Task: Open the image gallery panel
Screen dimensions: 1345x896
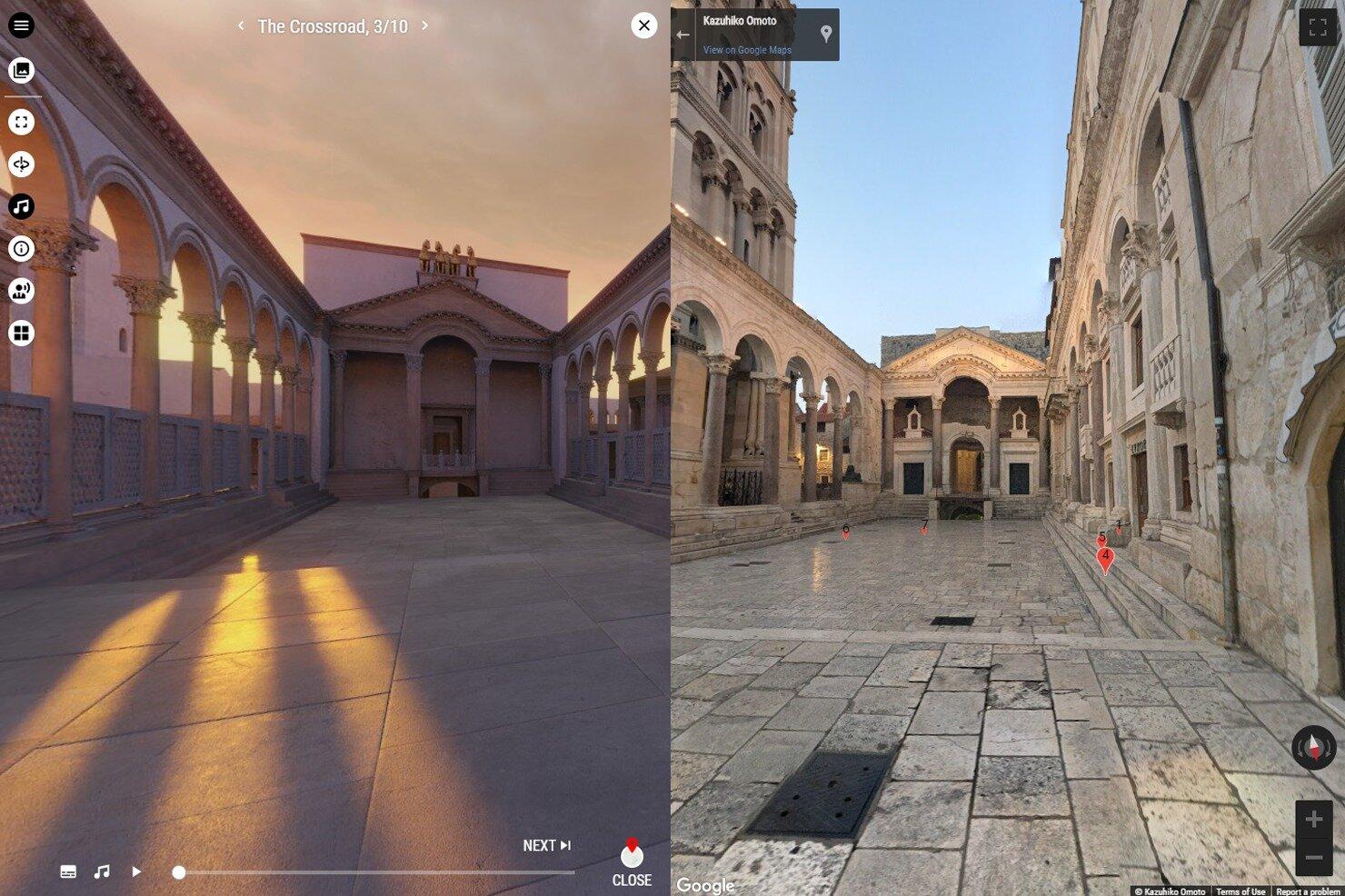Action: click(x=22, y=68)
